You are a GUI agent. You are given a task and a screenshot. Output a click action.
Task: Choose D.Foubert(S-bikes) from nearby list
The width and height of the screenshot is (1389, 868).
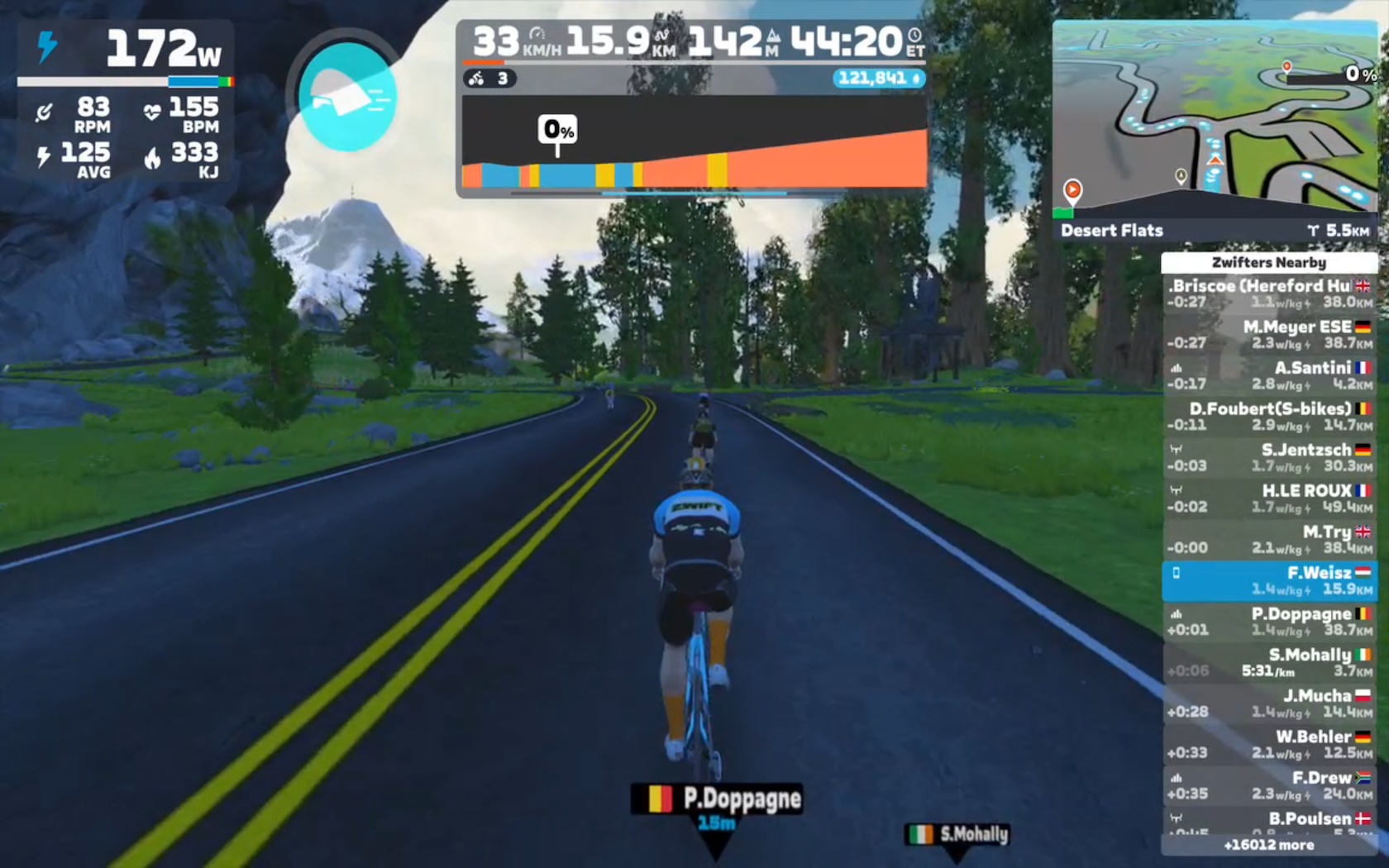pyautogui.click(x=1269, y=417)
